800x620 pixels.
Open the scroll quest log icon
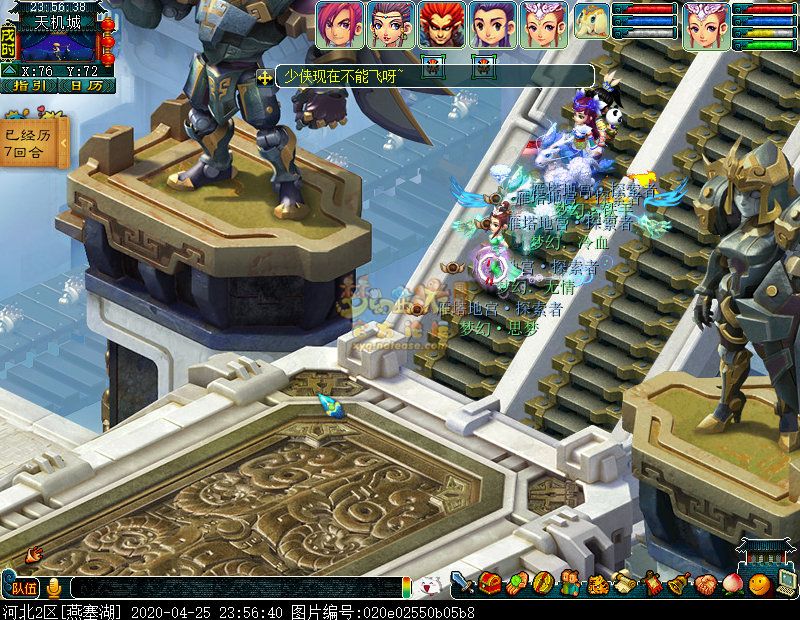tap(625, 583)
